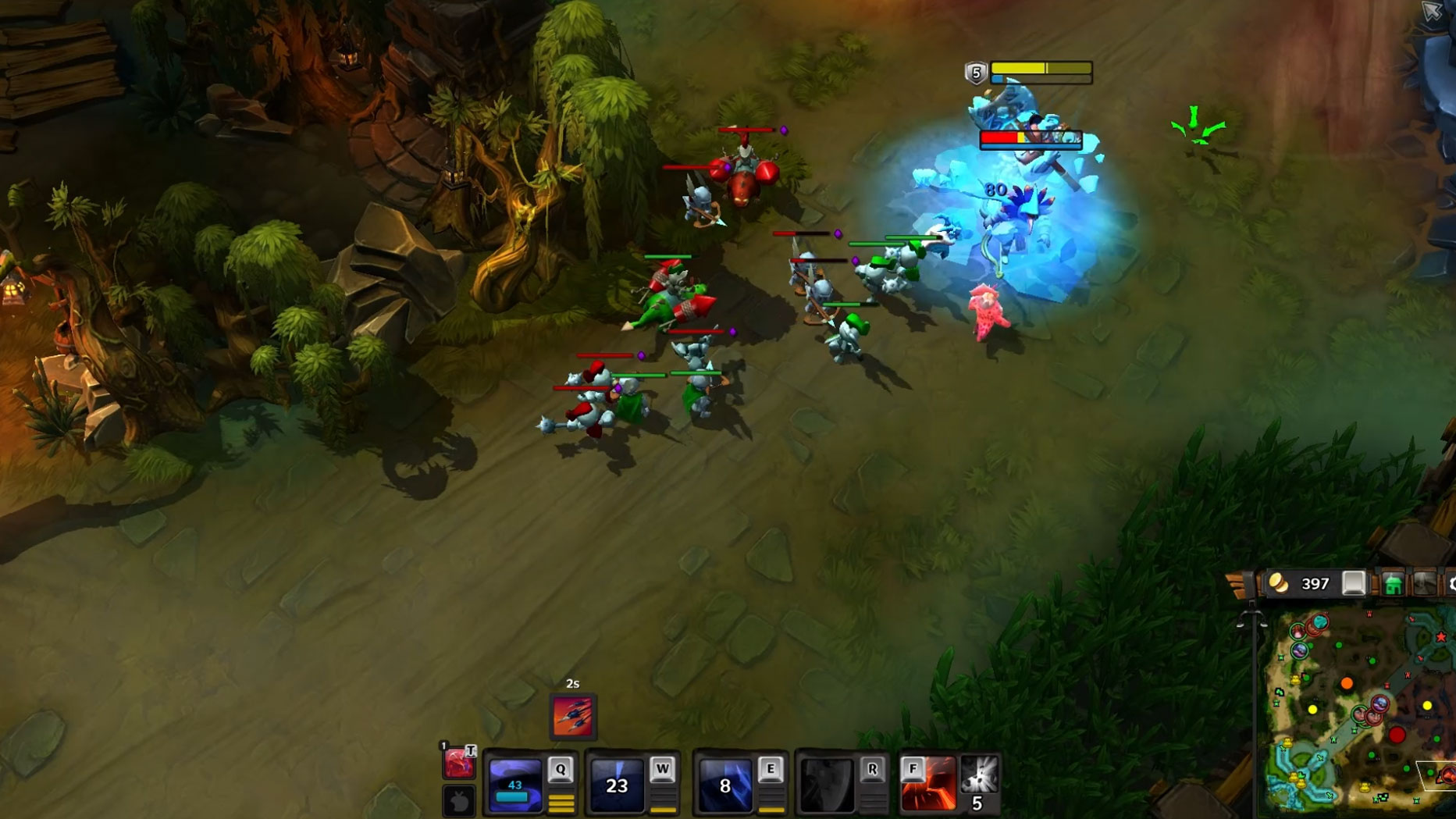Viewport: 1456px width, 819px height.
Task: Cast the fiery F summoner spell
Action: pos(927,785)
